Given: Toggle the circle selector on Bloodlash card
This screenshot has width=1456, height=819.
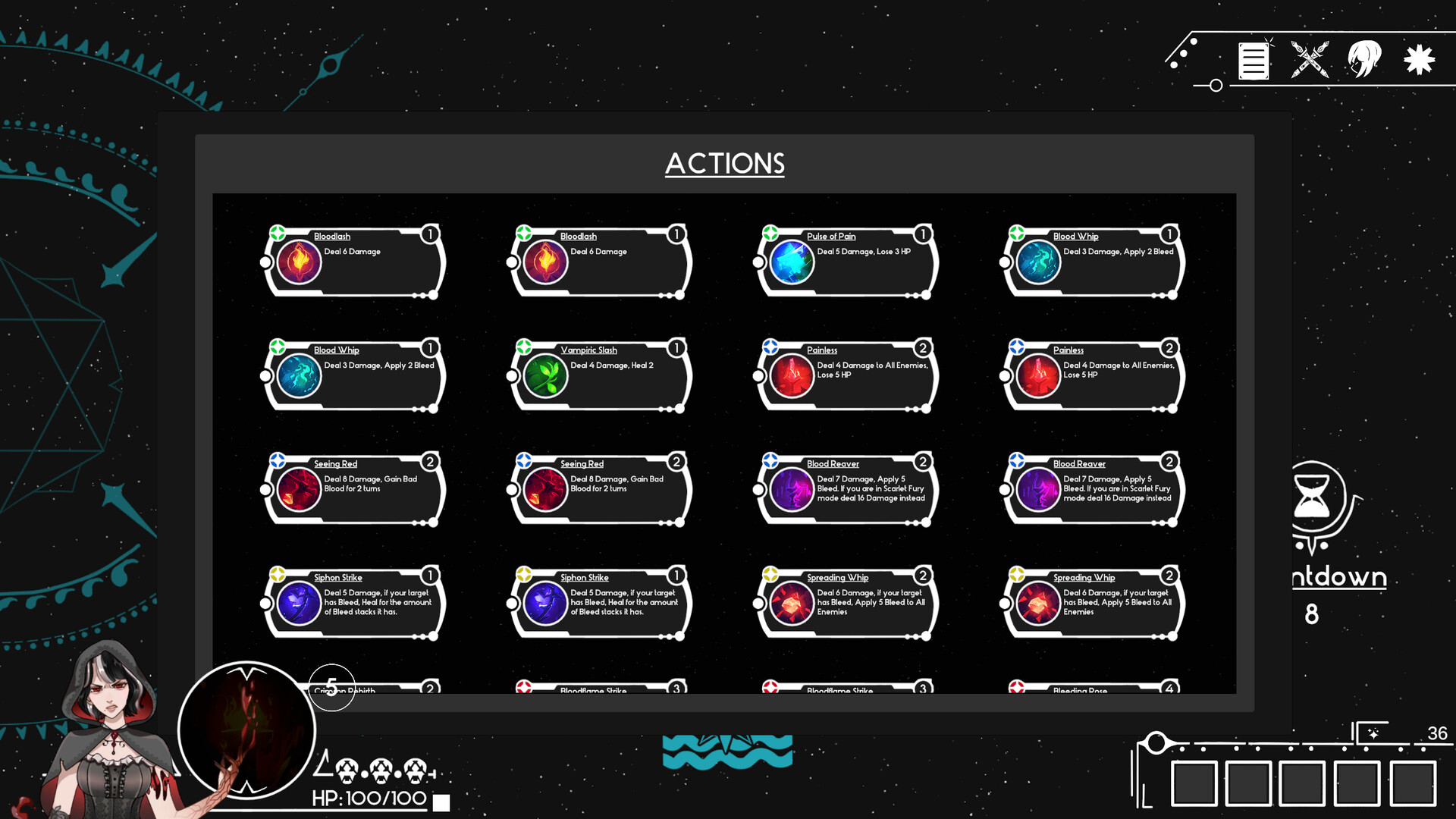Looking at the screenshot, I should 265,262.
